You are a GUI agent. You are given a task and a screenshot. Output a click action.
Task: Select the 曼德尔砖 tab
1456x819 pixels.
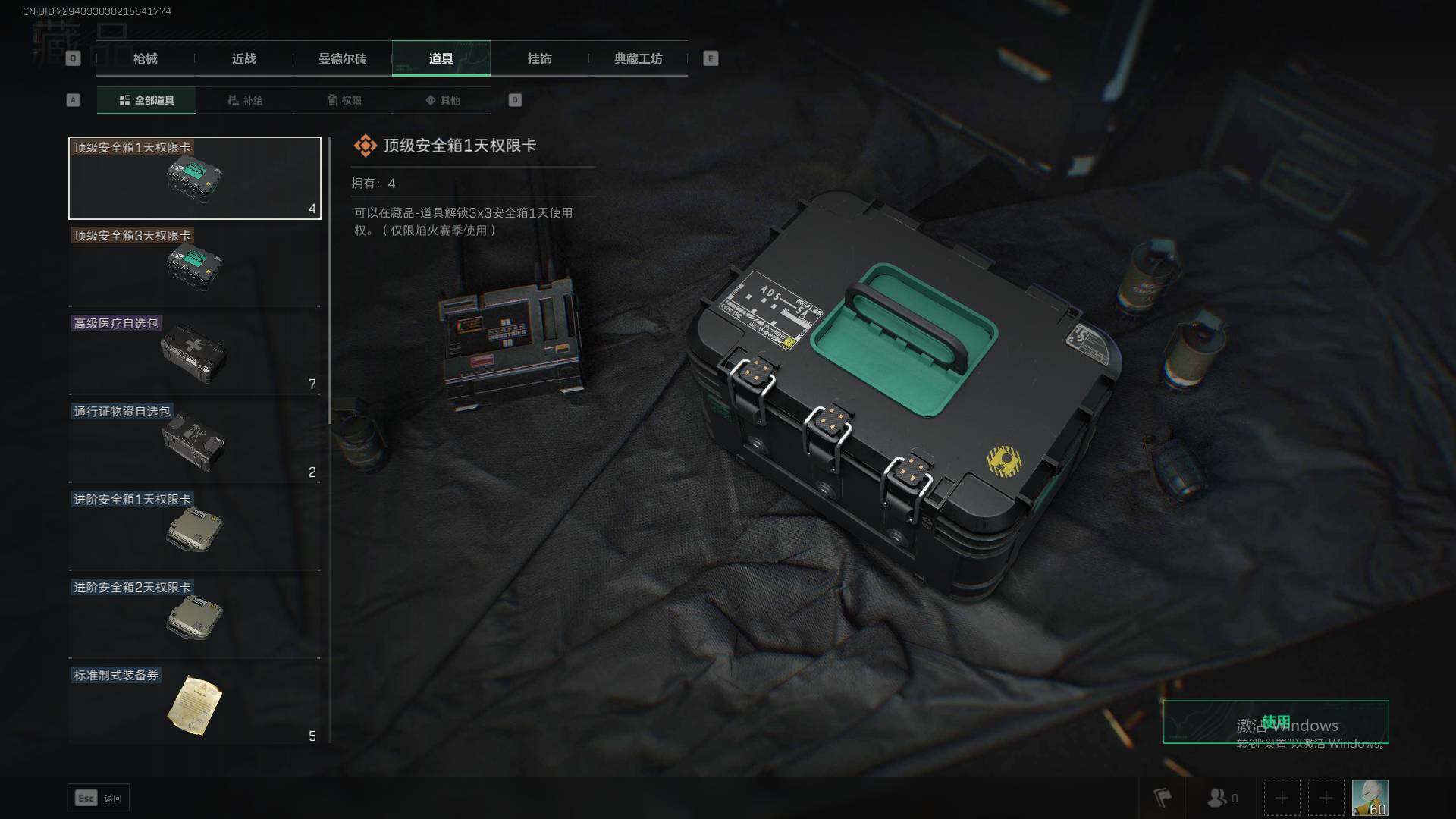[342, 58]
